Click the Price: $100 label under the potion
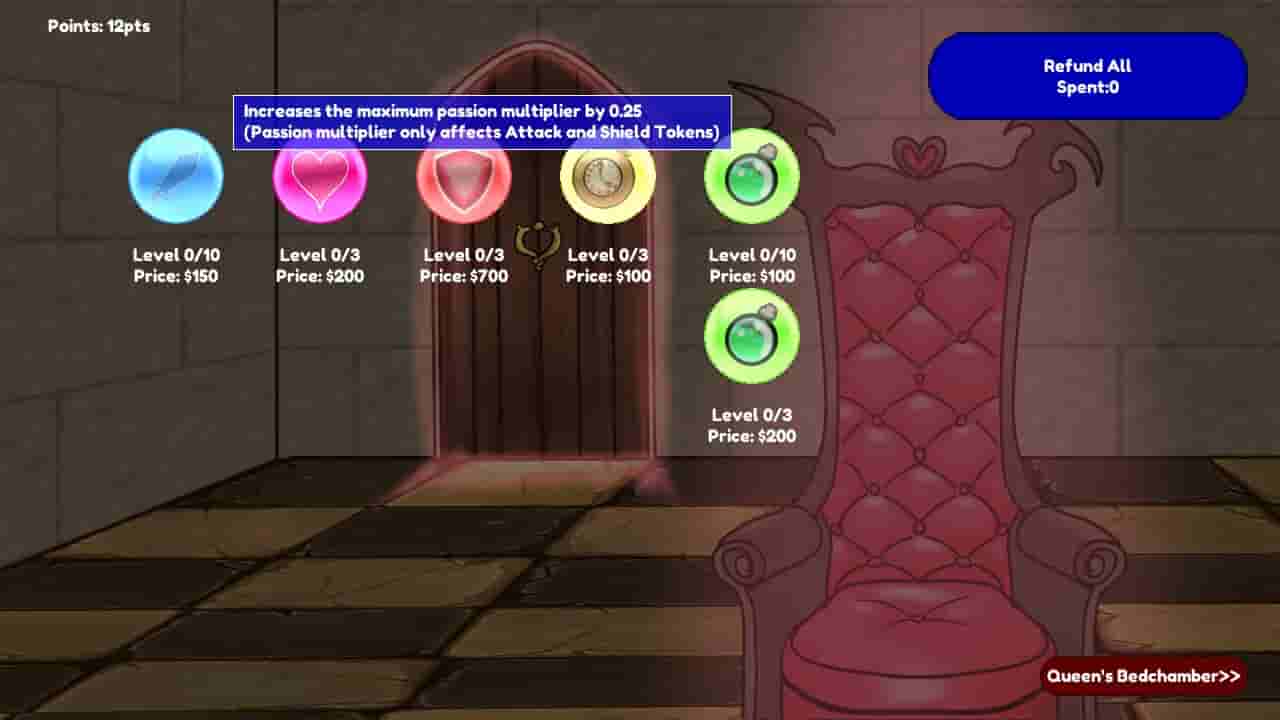 (x=751, y=276)
